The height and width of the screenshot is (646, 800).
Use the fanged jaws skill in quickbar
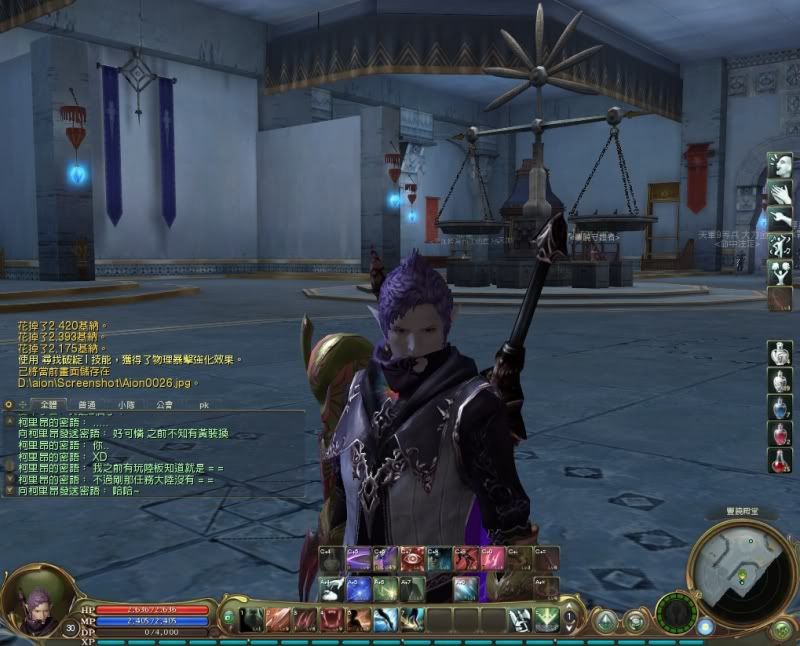point(331,620)
